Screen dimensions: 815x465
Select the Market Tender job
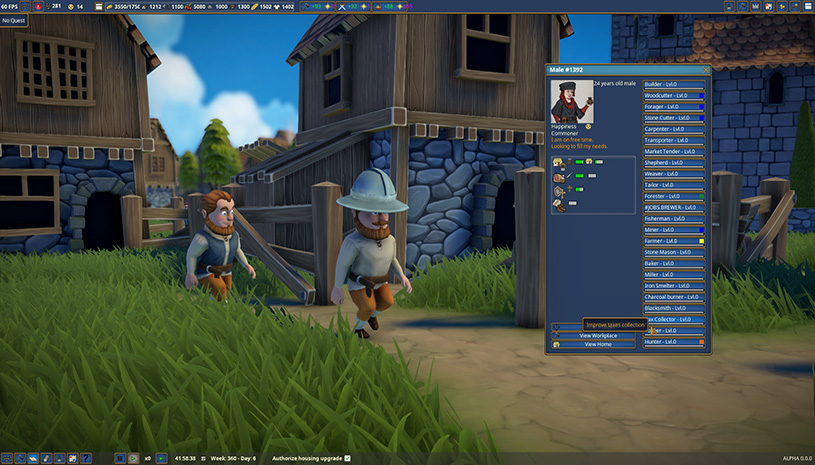tap(674, 151)
